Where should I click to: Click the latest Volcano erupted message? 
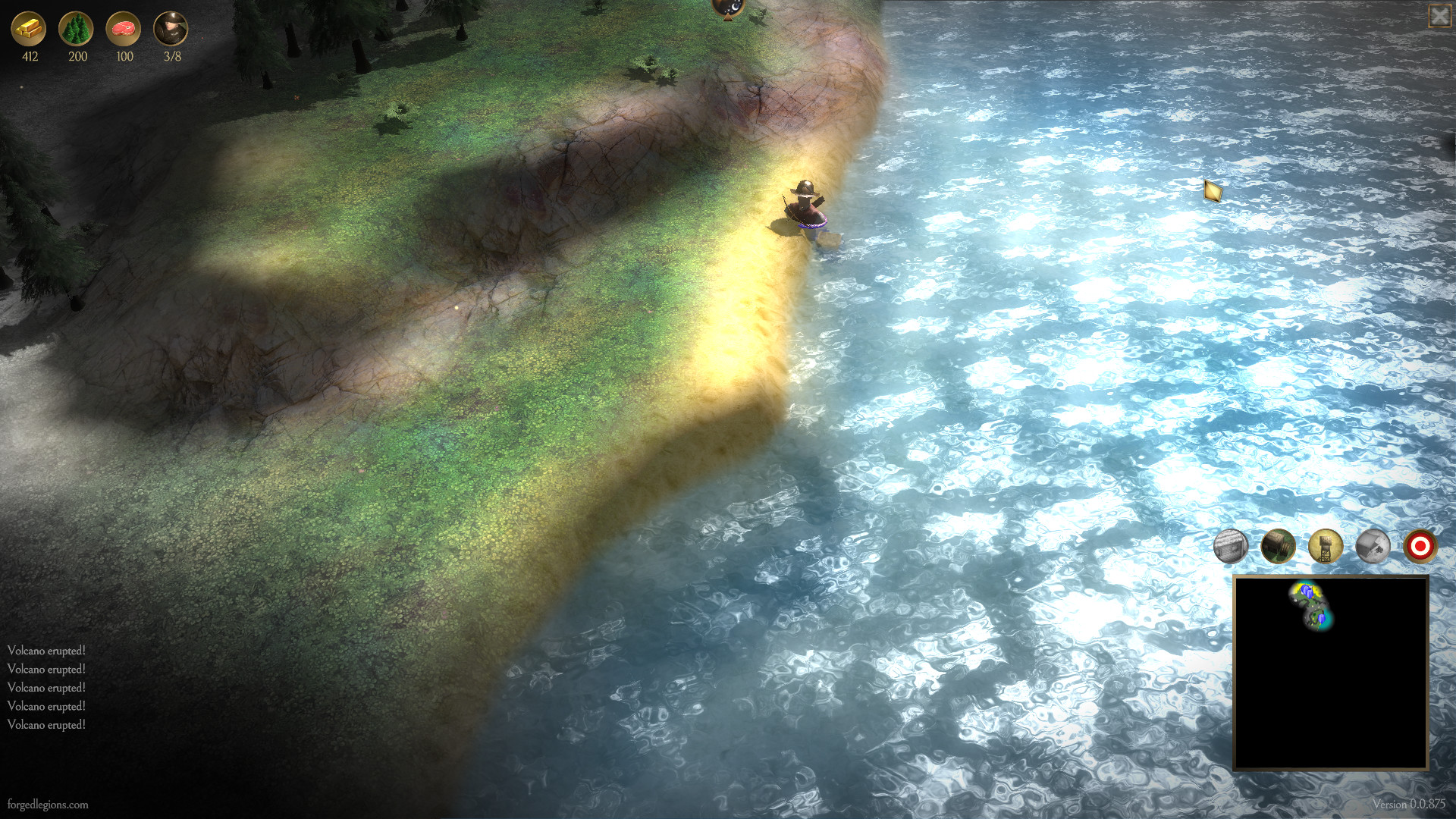tap(47, 726)
